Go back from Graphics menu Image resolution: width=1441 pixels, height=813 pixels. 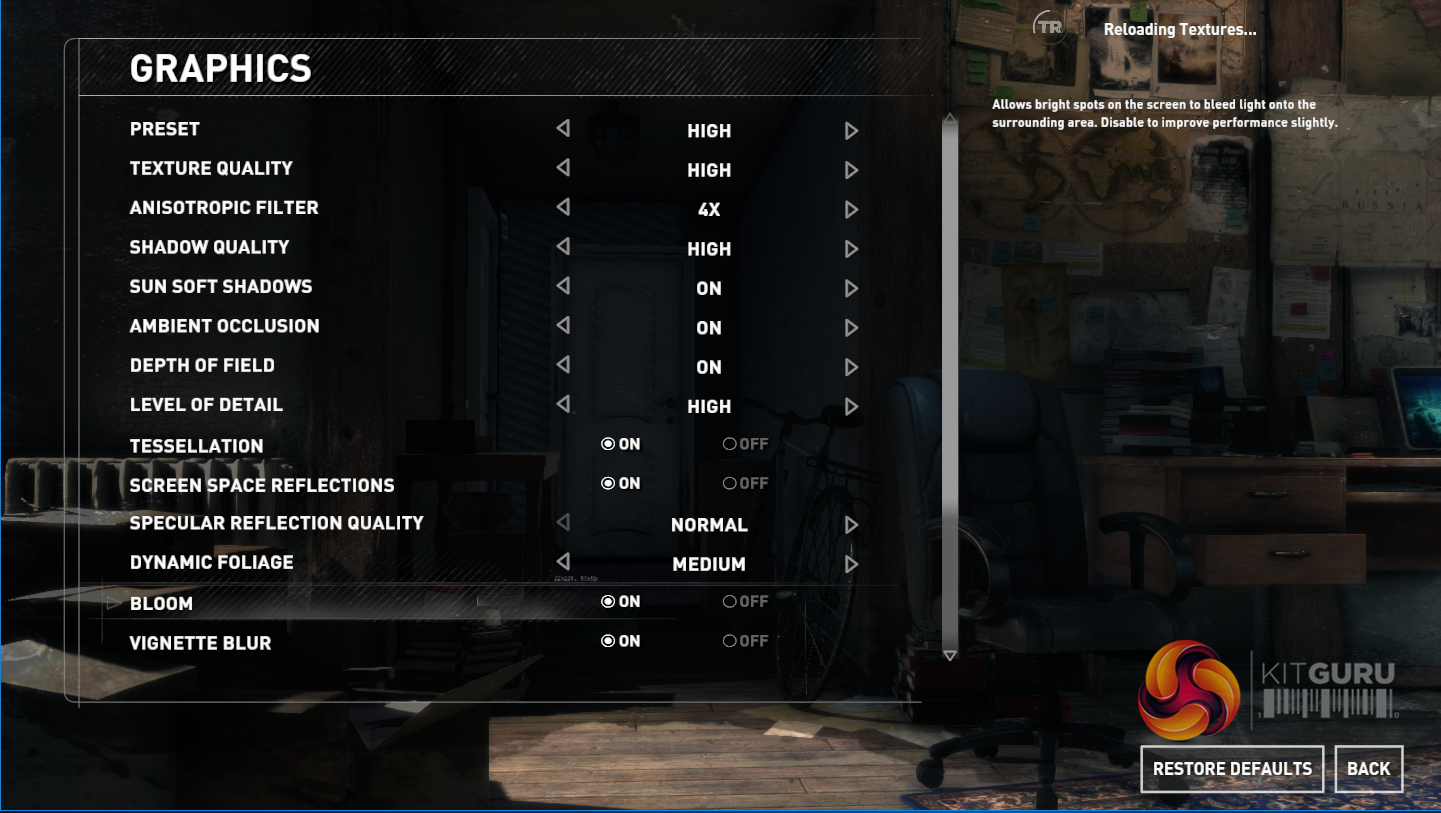click(x=1368, y=769)
